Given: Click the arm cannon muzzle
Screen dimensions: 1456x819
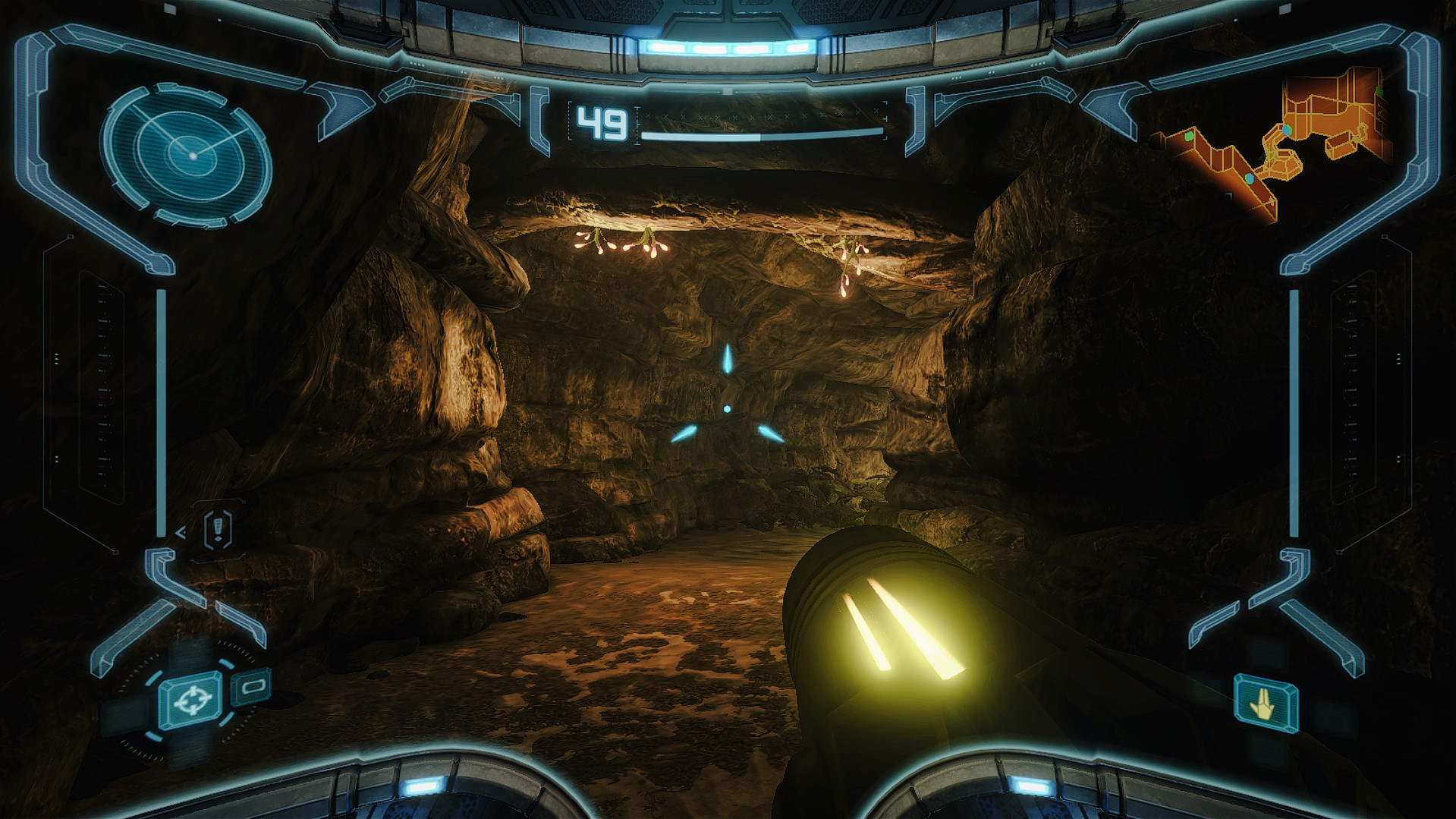Looking at the screenshot, I should (903, 638).
